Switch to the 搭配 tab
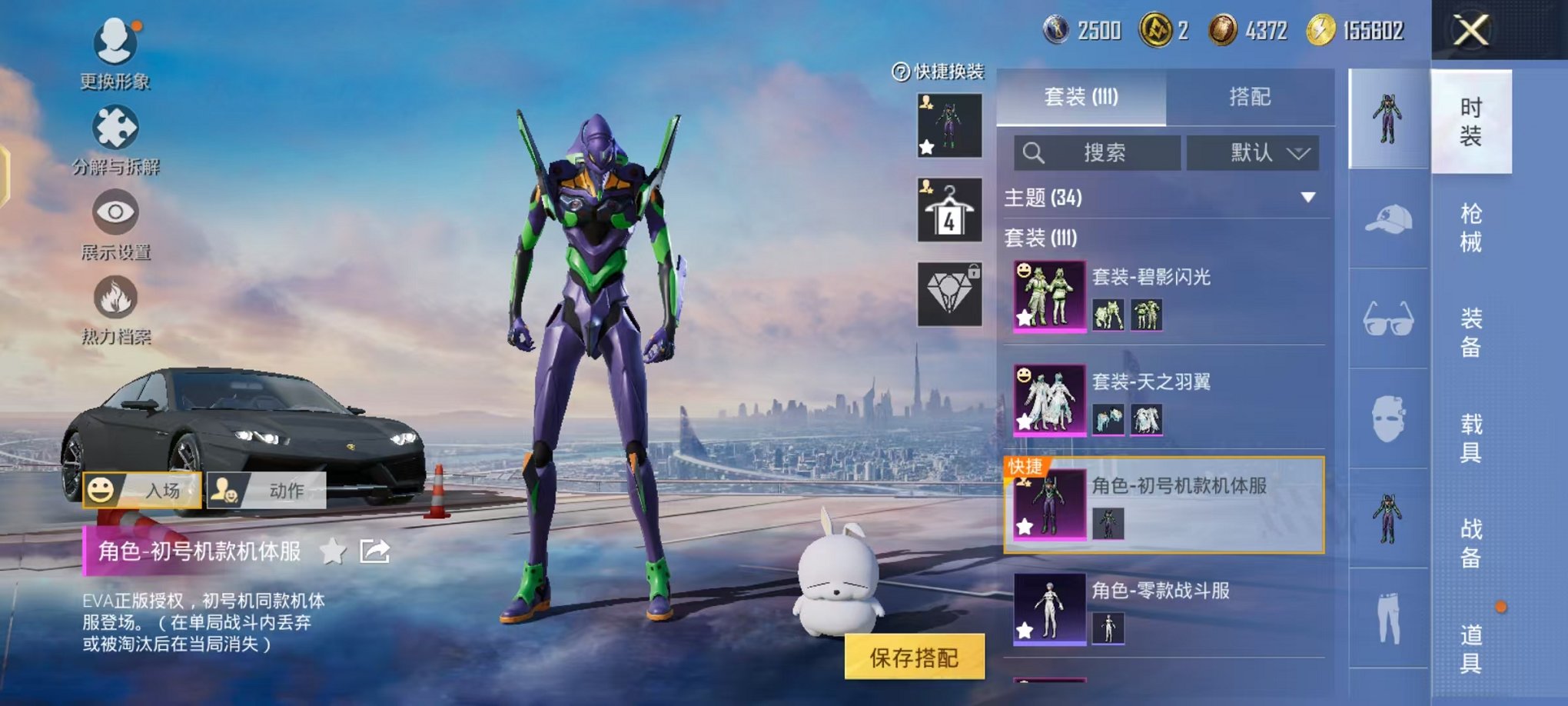This screenshot has height=706, width=1568. [1250, 97]
